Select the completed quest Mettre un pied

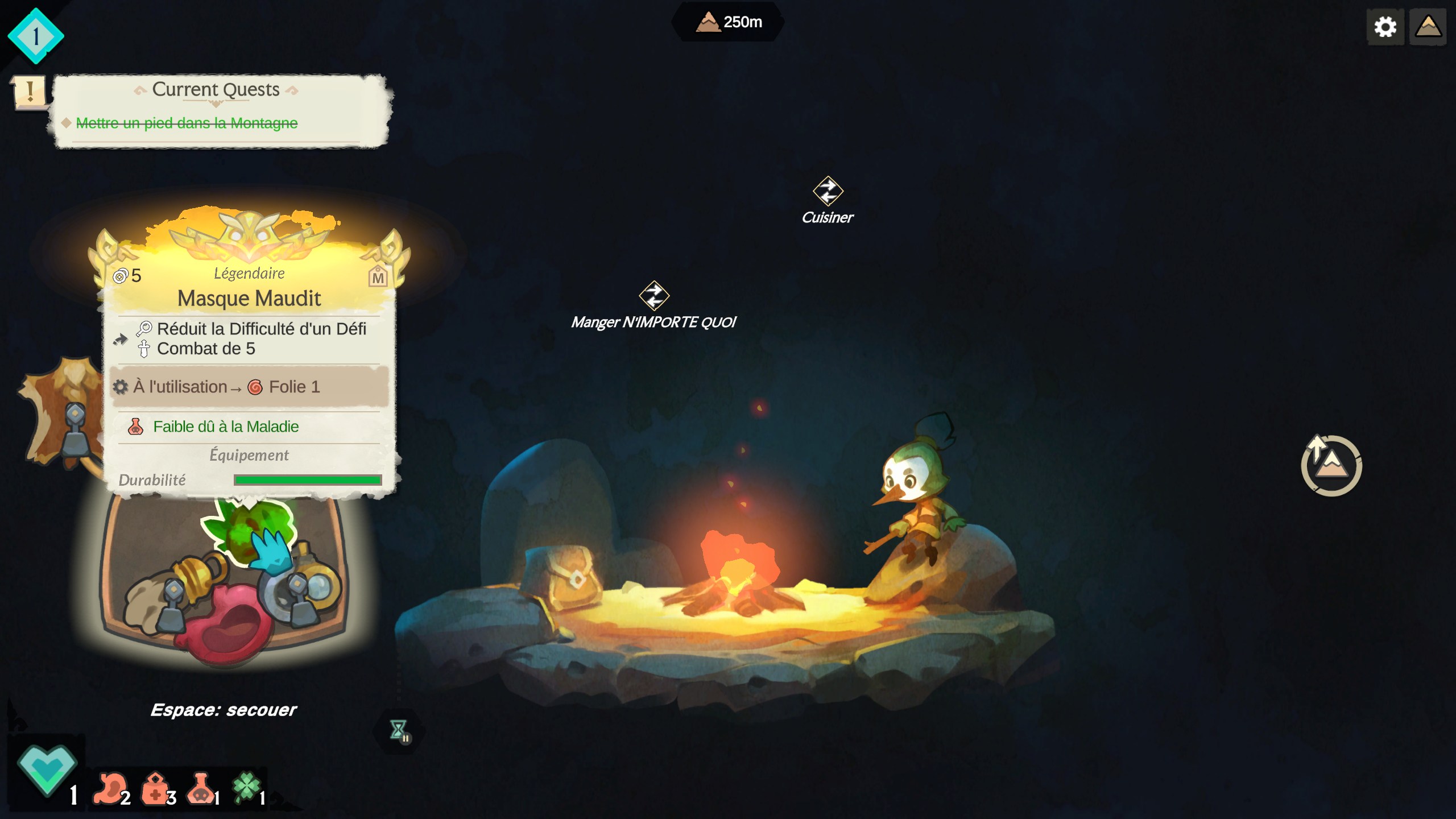(187, 123)
